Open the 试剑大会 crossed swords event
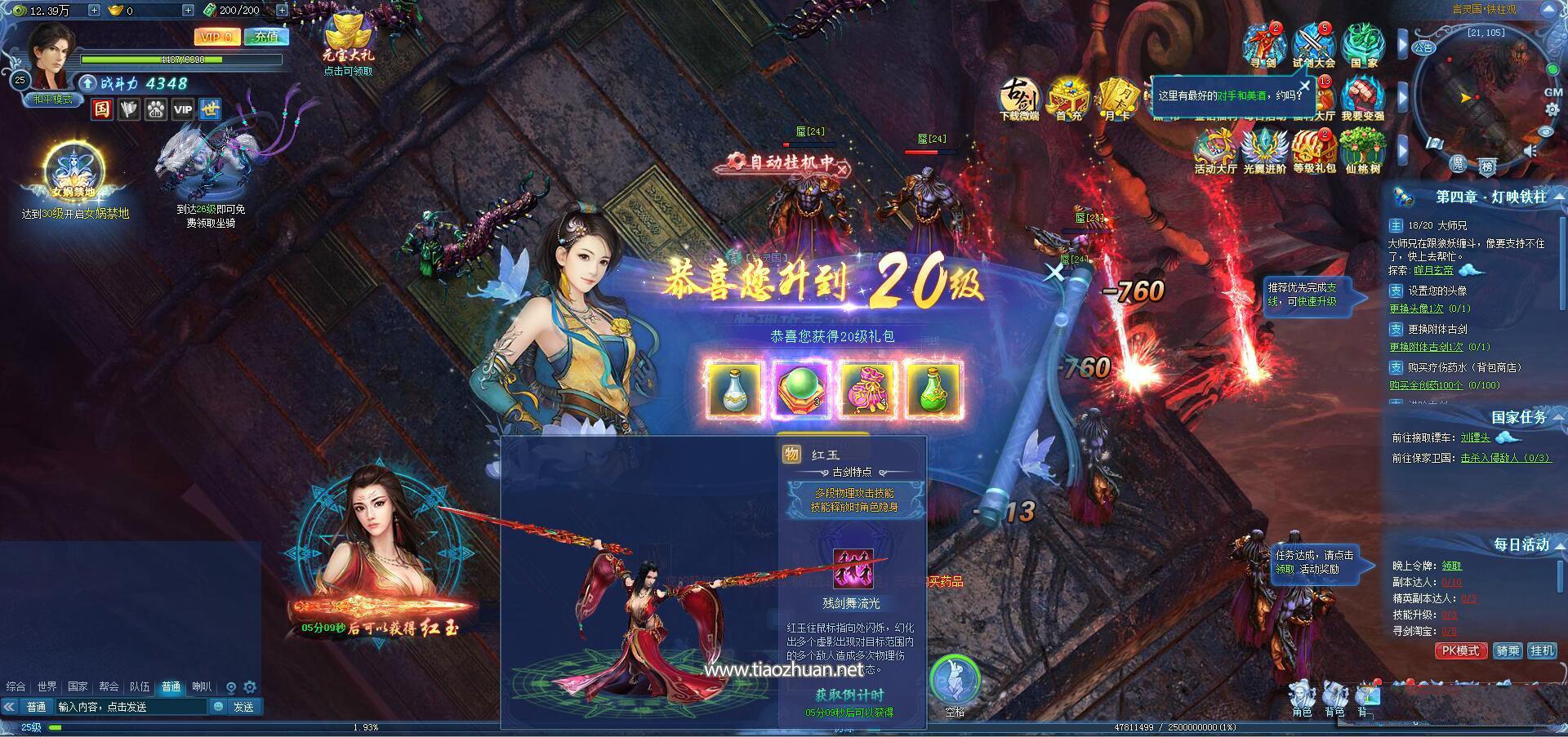 (x=1313, y=45)
